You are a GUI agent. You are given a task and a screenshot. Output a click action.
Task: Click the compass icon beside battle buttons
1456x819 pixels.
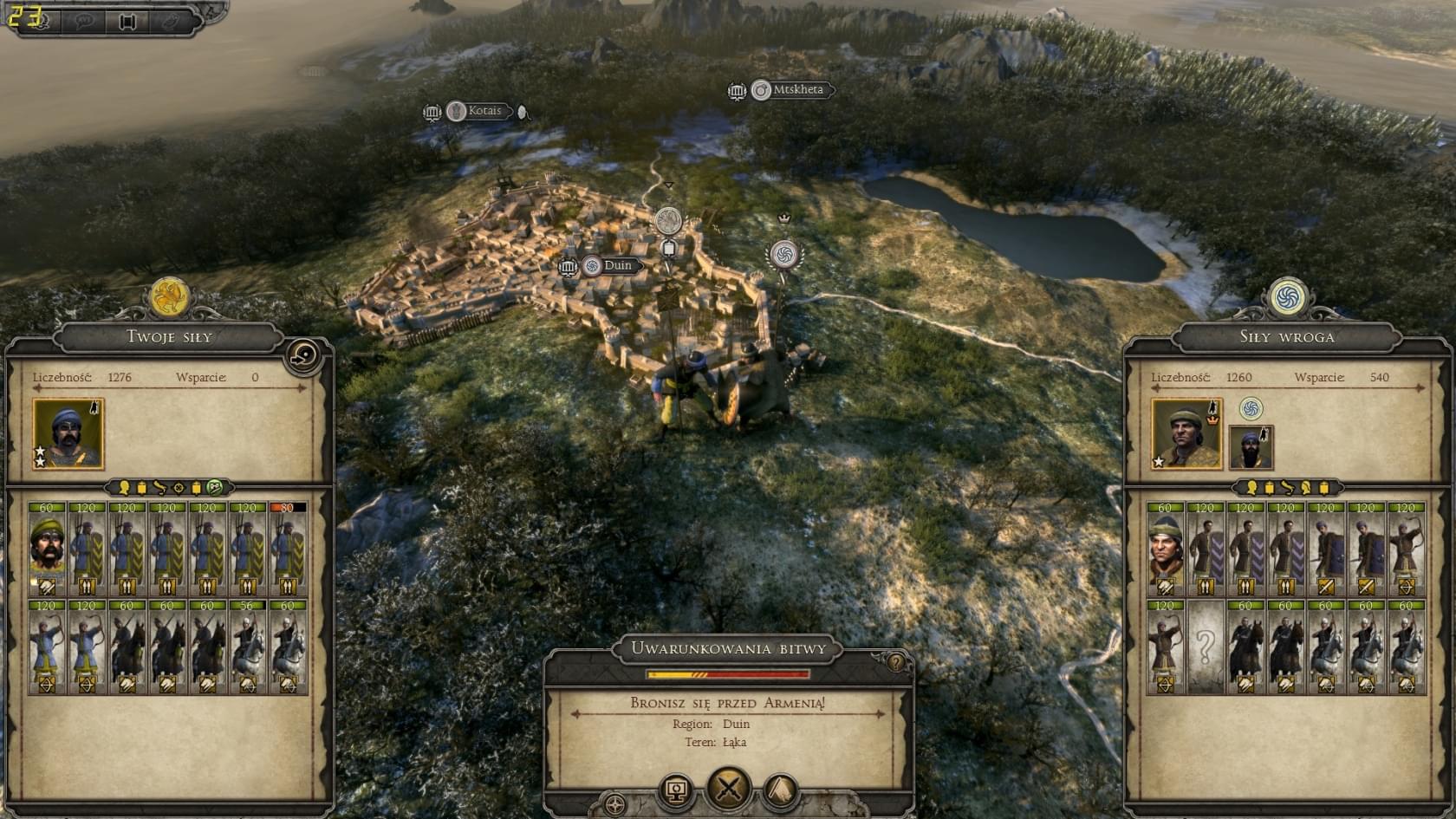pyautogui.click(x=615, y=805)
